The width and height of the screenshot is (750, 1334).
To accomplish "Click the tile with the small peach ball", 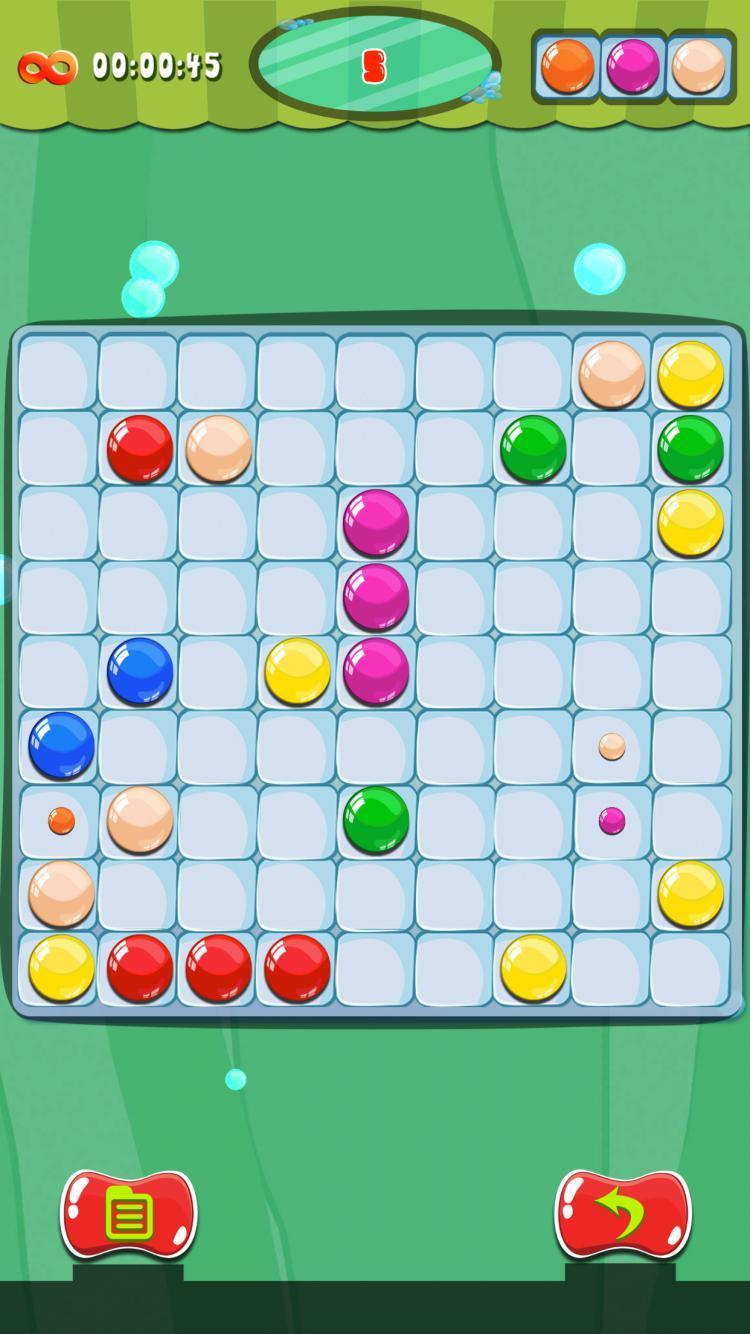I will pyautogui.click(x=612, y=746).
